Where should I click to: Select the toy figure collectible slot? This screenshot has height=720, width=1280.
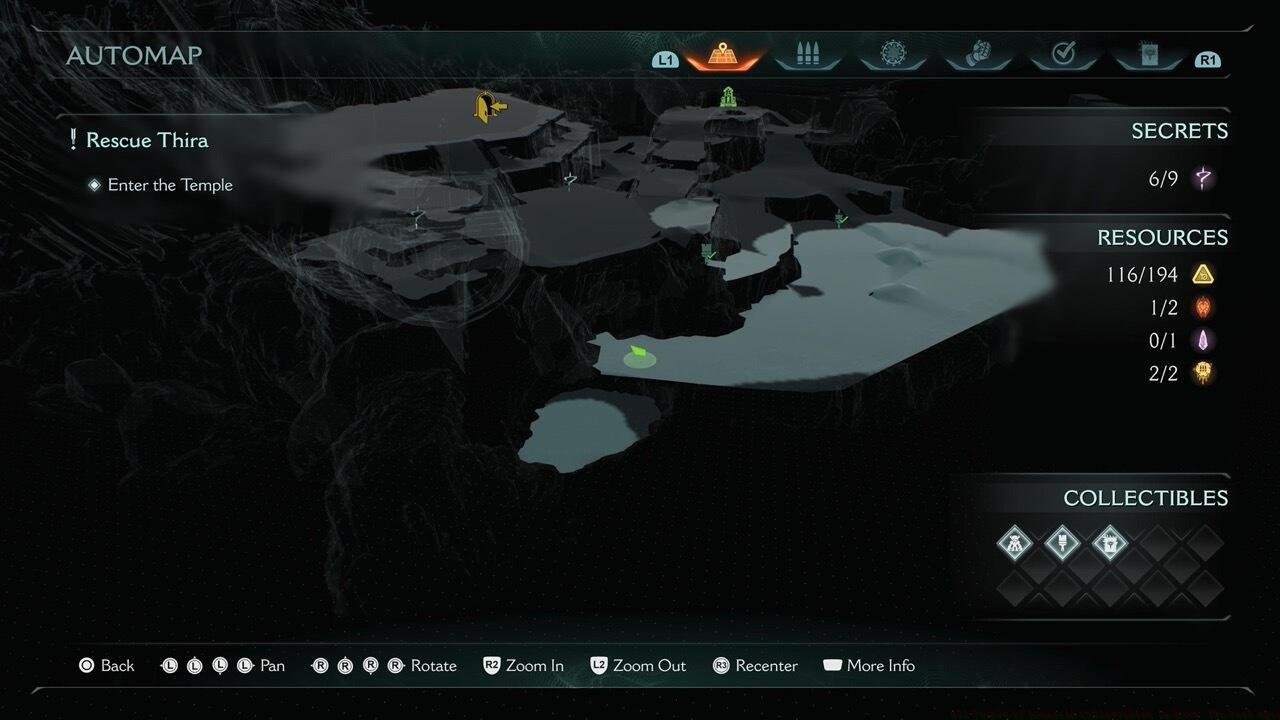pyautogui.click(x=1015, y=543)
